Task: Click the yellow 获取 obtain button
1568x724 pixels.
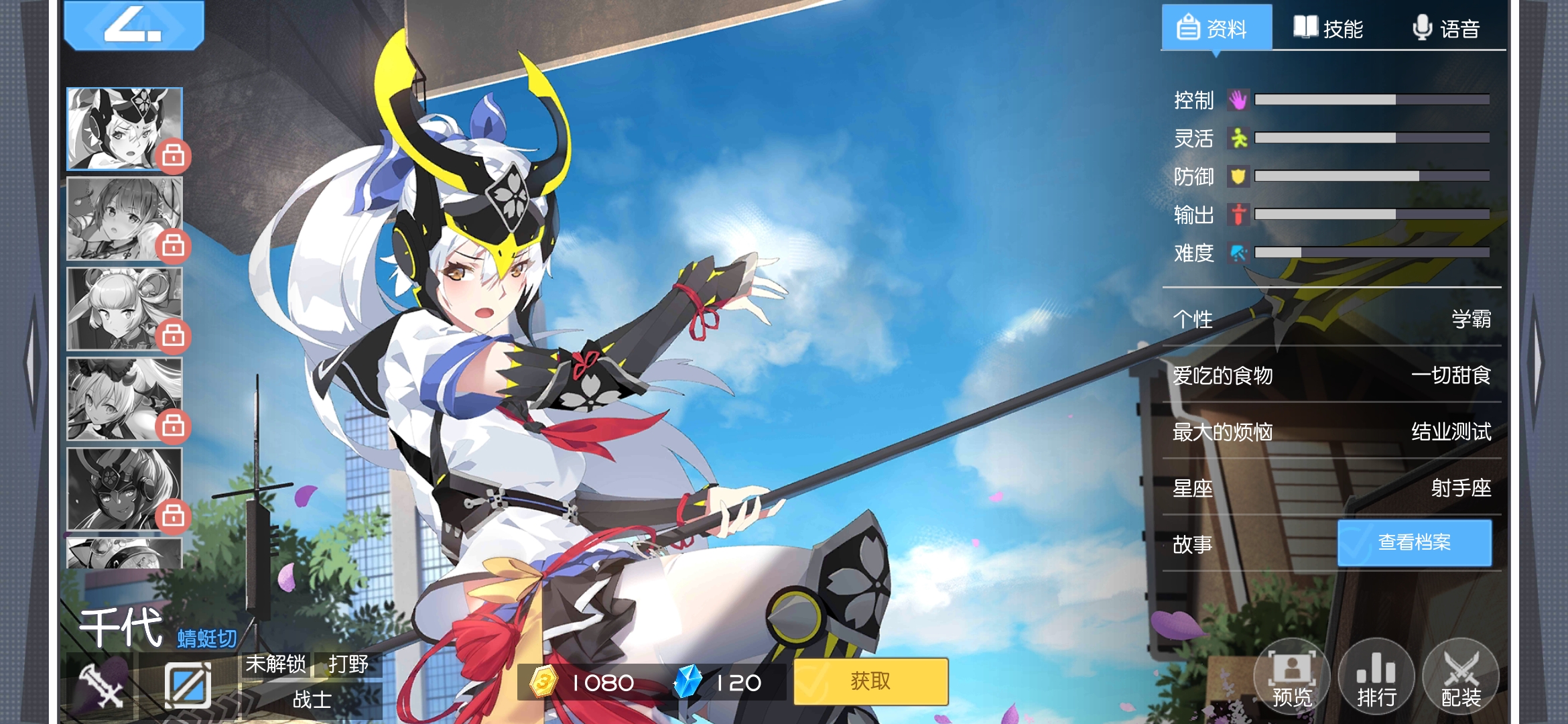Action: (870, 681)
